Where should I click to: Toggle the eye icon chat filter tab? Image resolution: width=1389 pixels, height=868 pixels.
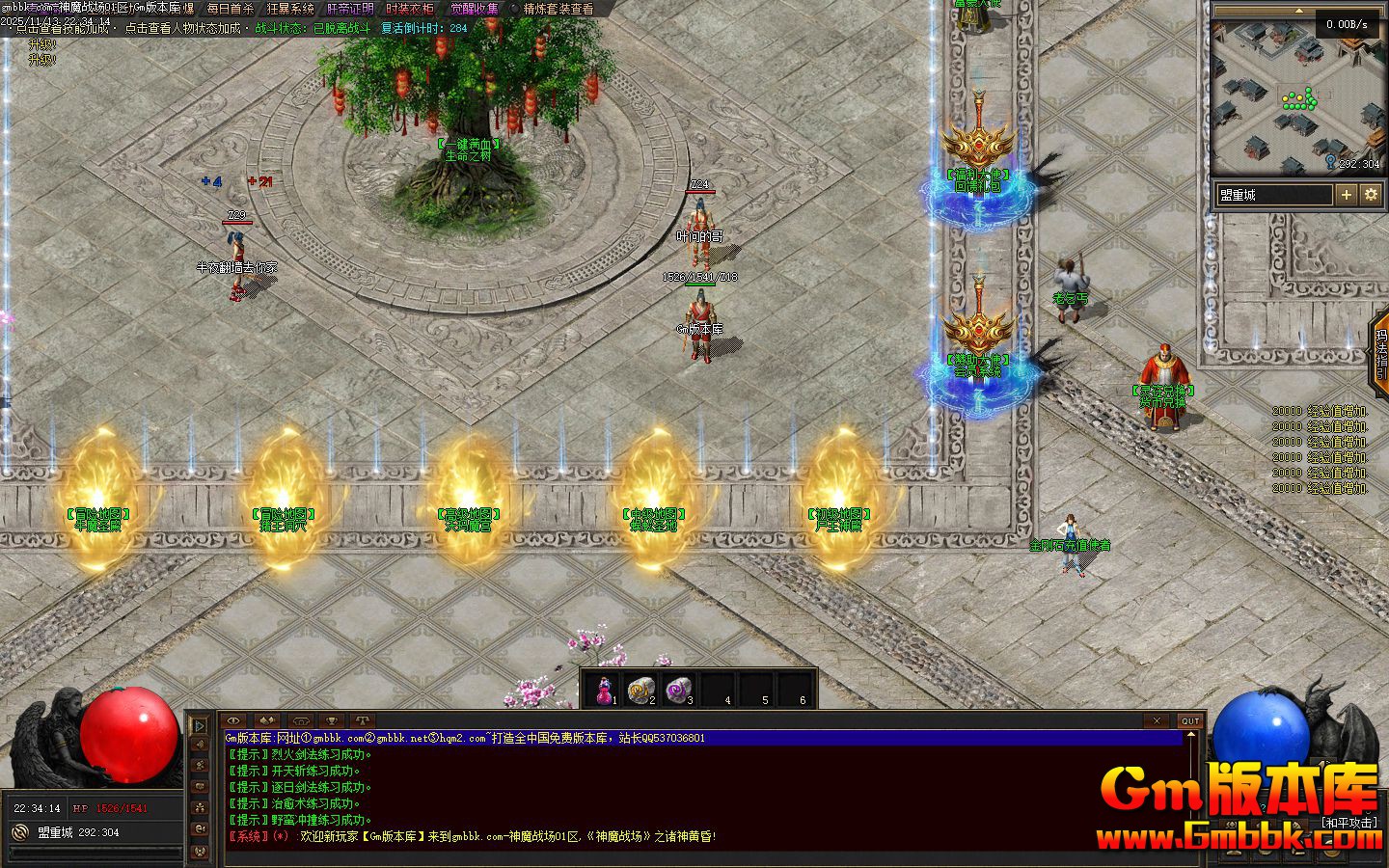pyautogui.click(x=234, y=720)
